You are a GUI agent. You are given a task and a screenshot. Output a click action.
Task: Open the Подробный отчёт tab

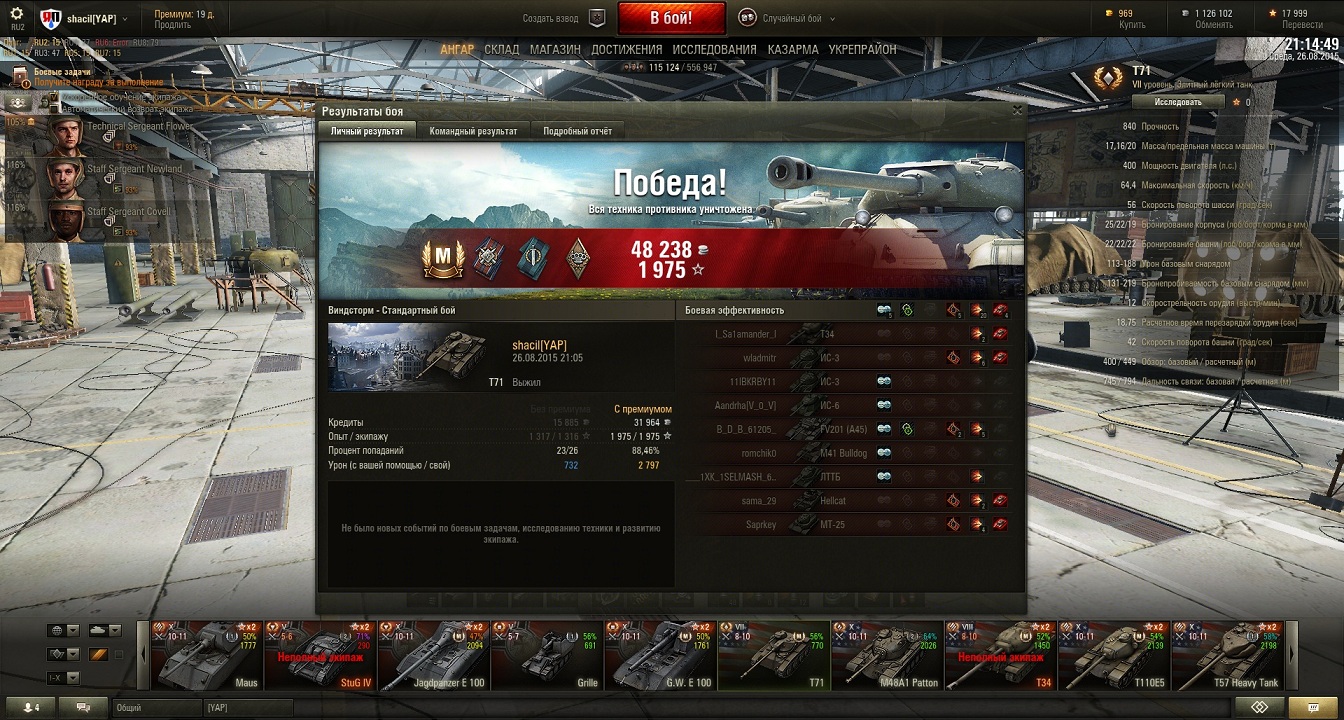coord(577,131)
